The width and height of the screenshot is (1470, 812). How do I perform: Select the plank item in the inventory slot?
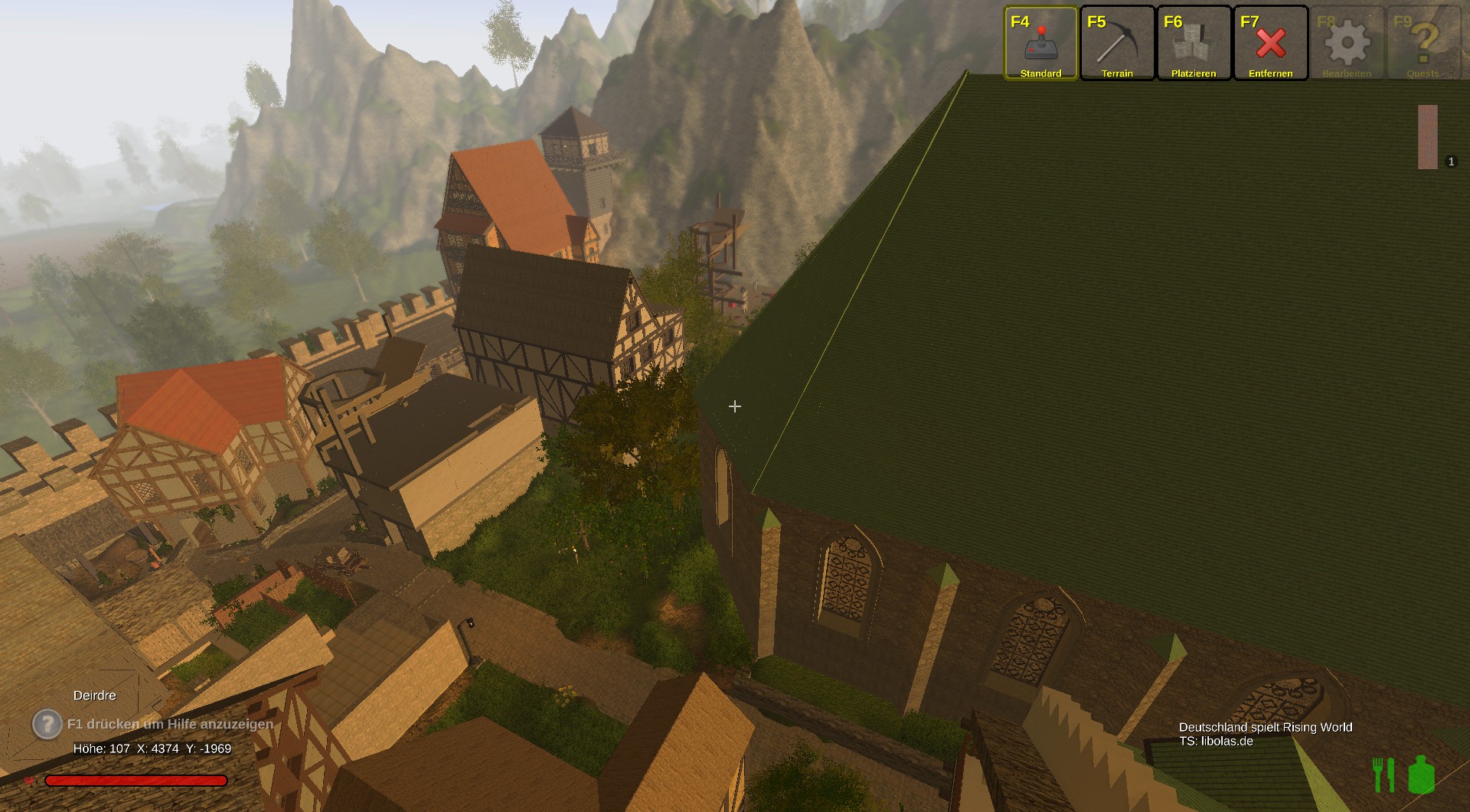click(1428, 137)
